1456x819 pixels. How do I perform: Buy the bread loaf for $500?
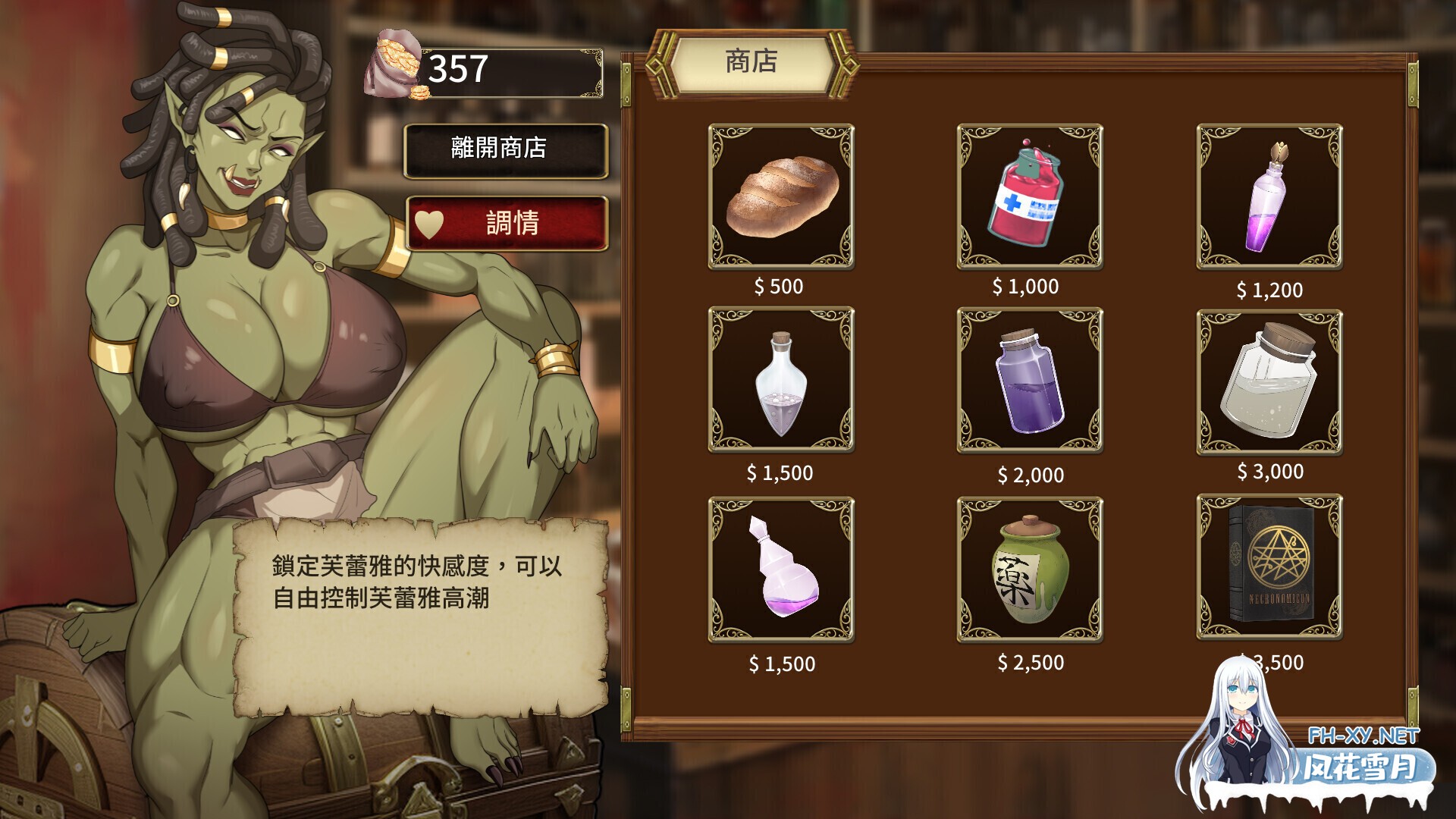(781, 196)
